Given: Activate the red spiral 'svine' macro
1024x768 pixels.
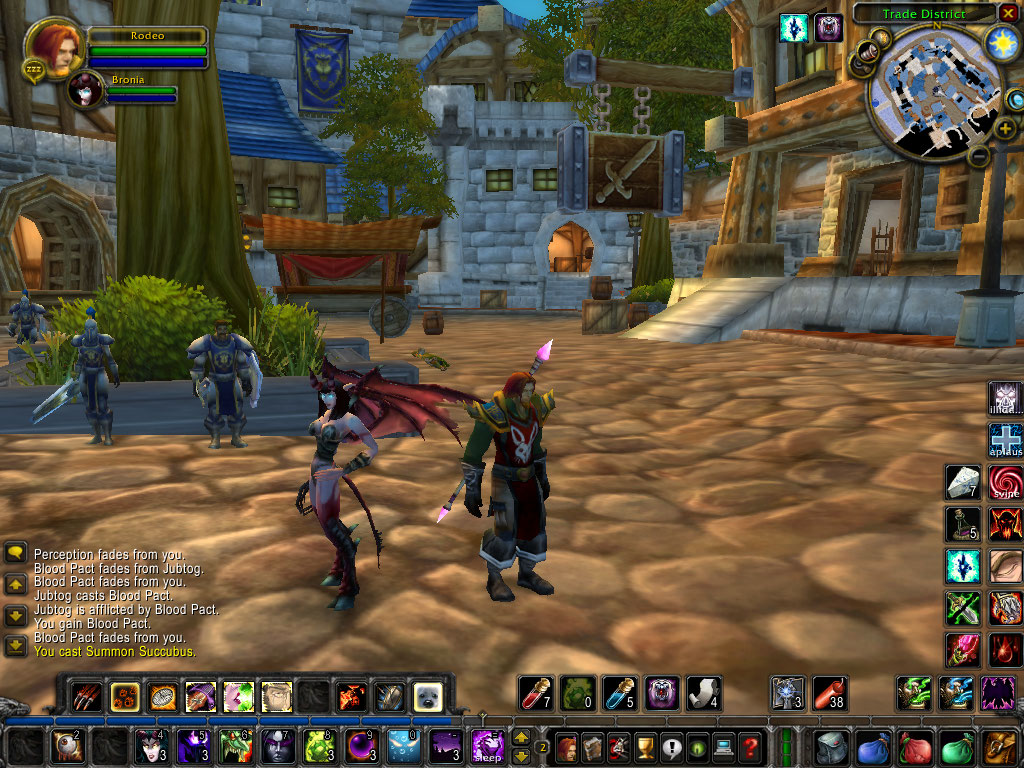Looking at the screenshot, I should tap(1005, 482).
